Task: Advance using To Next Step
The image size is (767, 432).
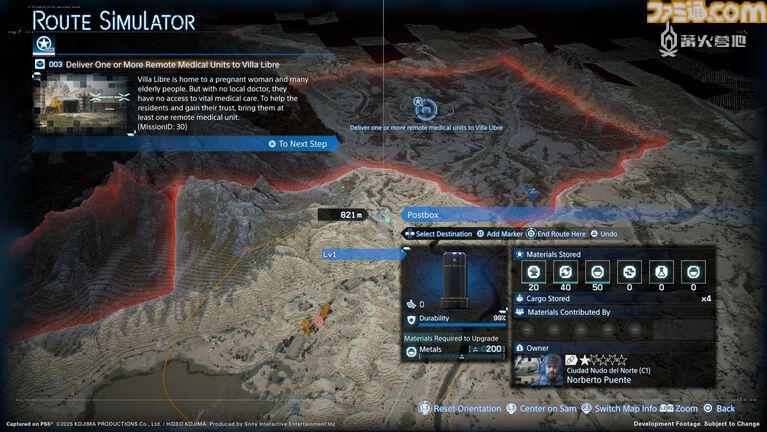Action: click(x=303, y=144)
